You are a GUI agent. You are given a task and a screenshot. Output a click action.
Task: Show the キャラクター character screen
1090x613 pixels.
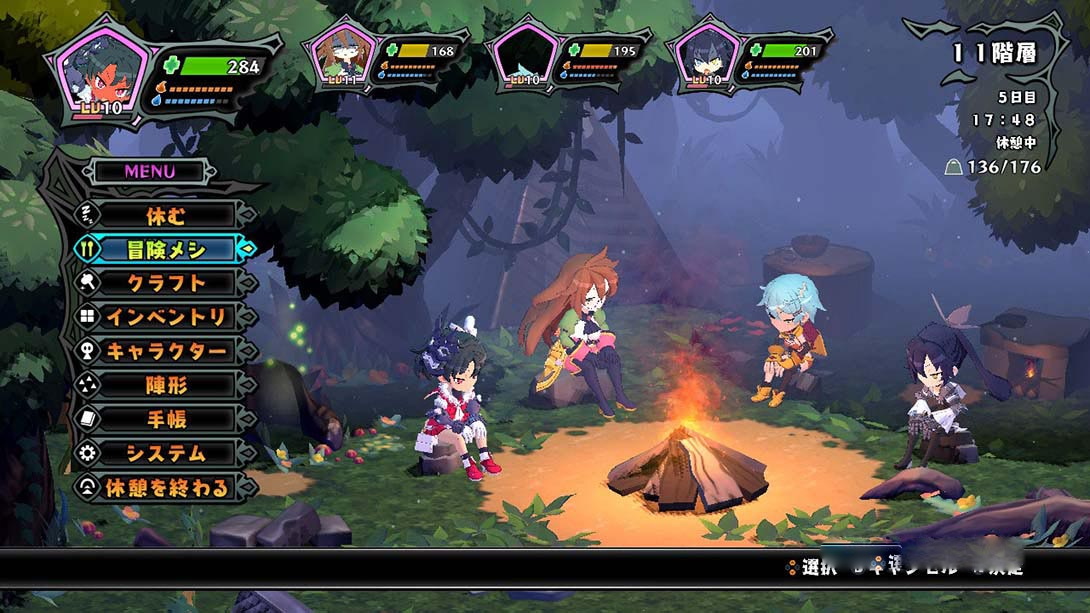[165, 351]
